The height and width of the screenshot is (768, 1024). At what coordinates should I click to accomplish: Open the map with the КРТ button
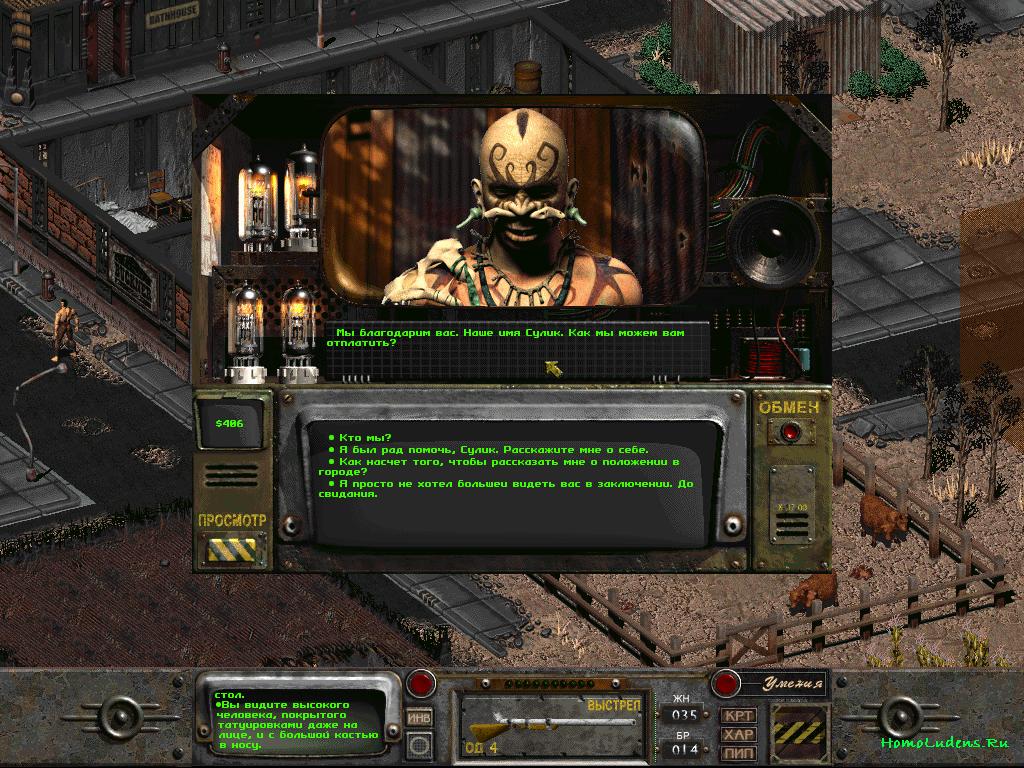coord(739,716)
